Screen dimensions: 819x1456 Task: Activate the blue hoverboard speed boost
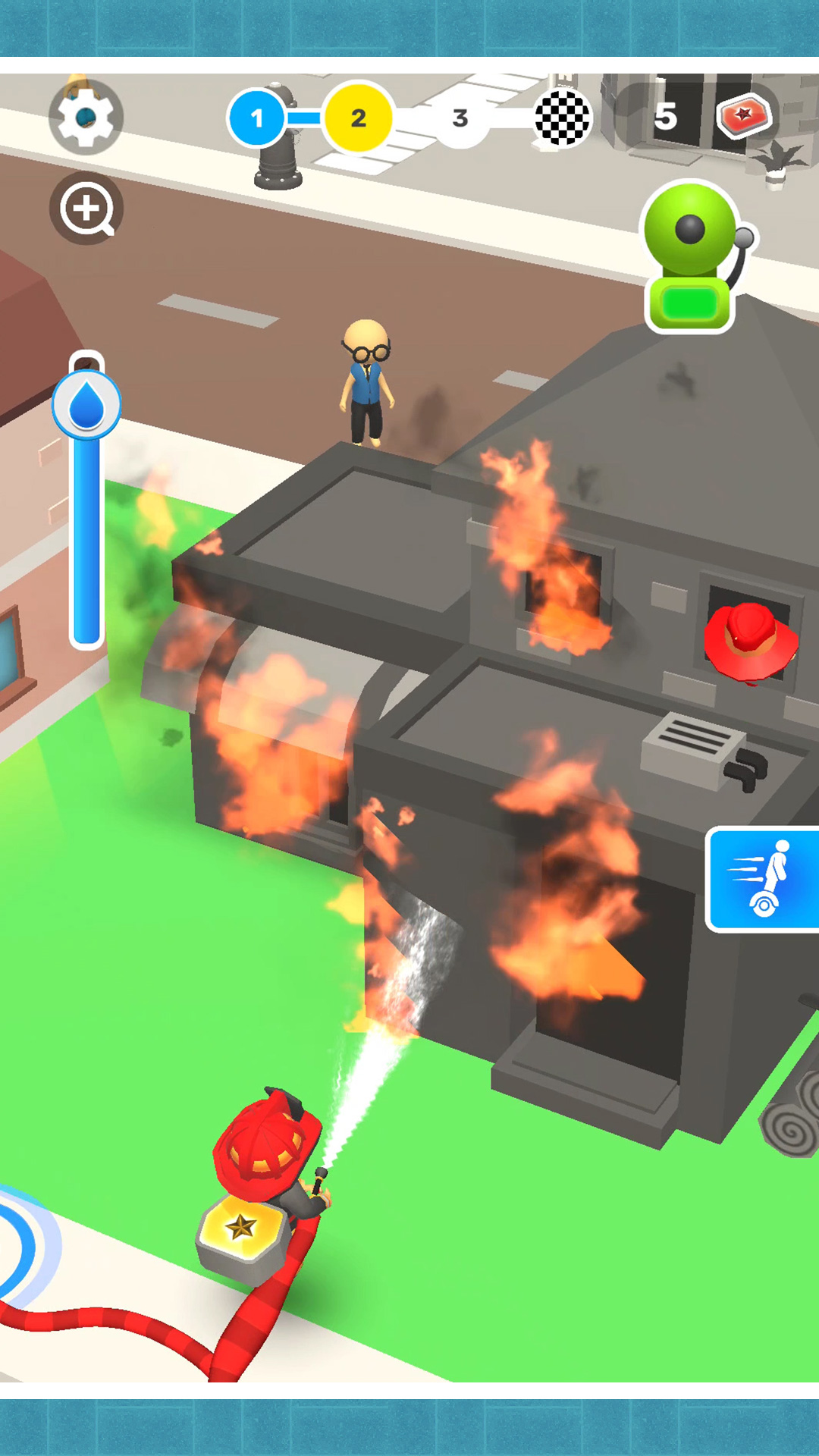[x=763, y=879]
